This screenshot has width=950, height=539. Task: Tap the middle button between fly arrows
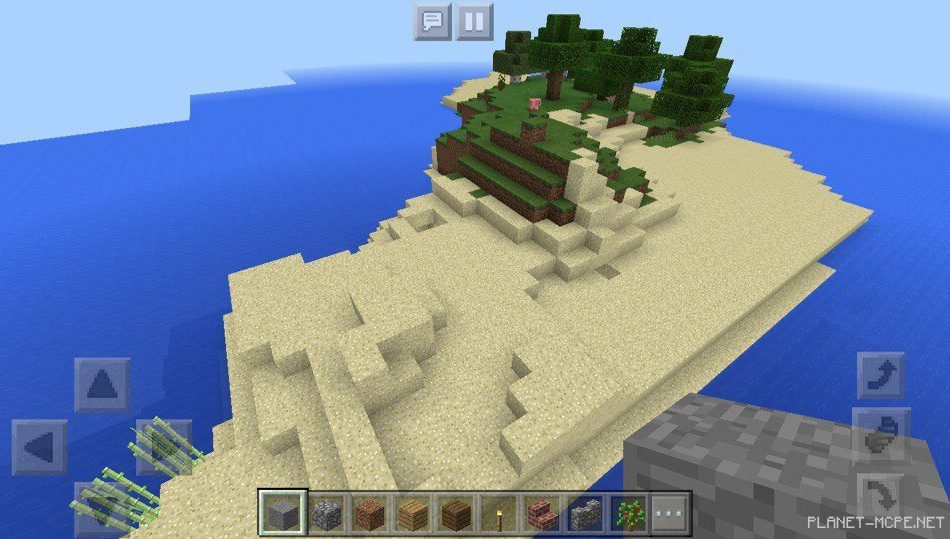tap(881, 436)
